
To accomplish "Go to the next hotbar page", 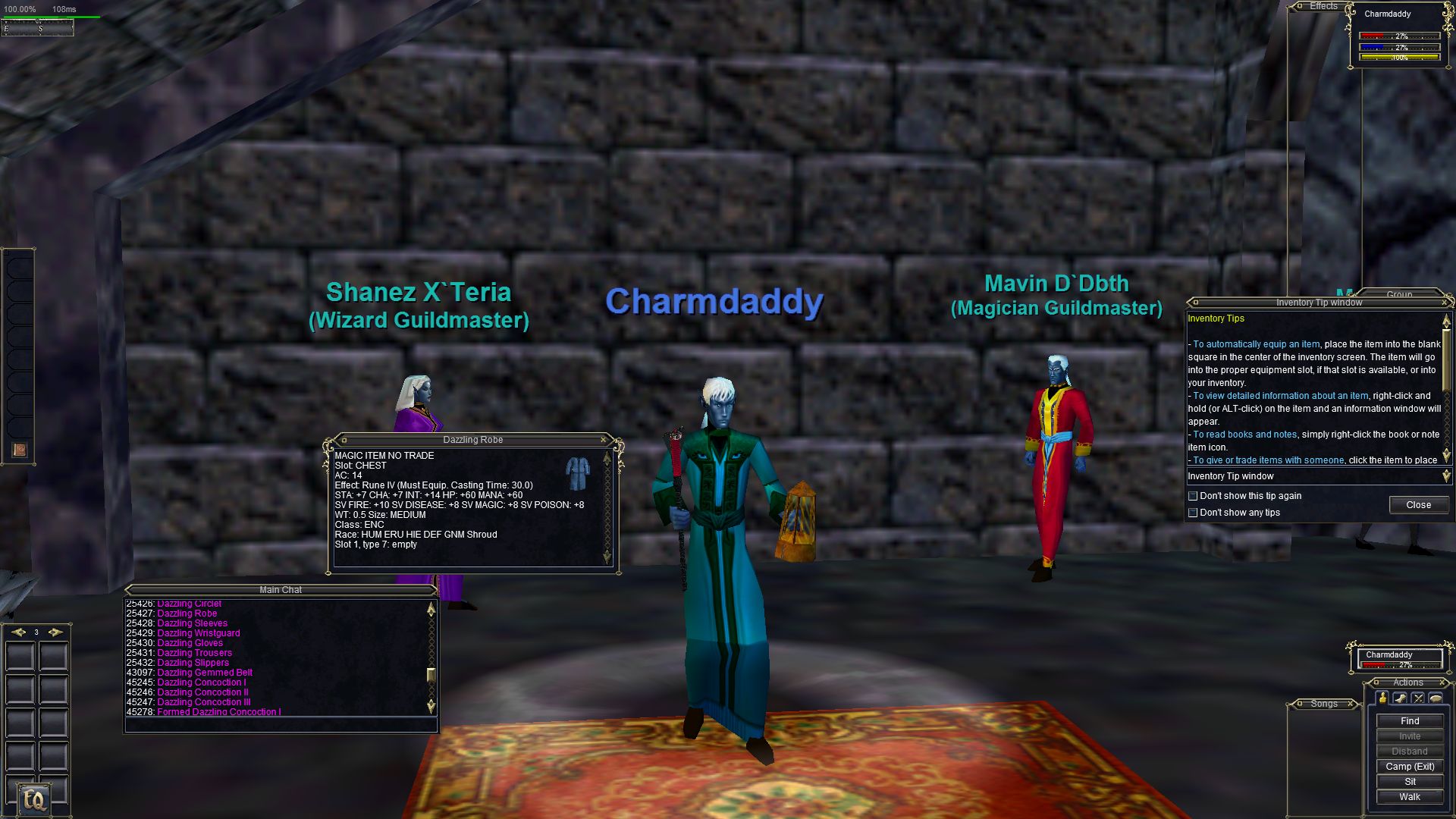I will point(55,632).
